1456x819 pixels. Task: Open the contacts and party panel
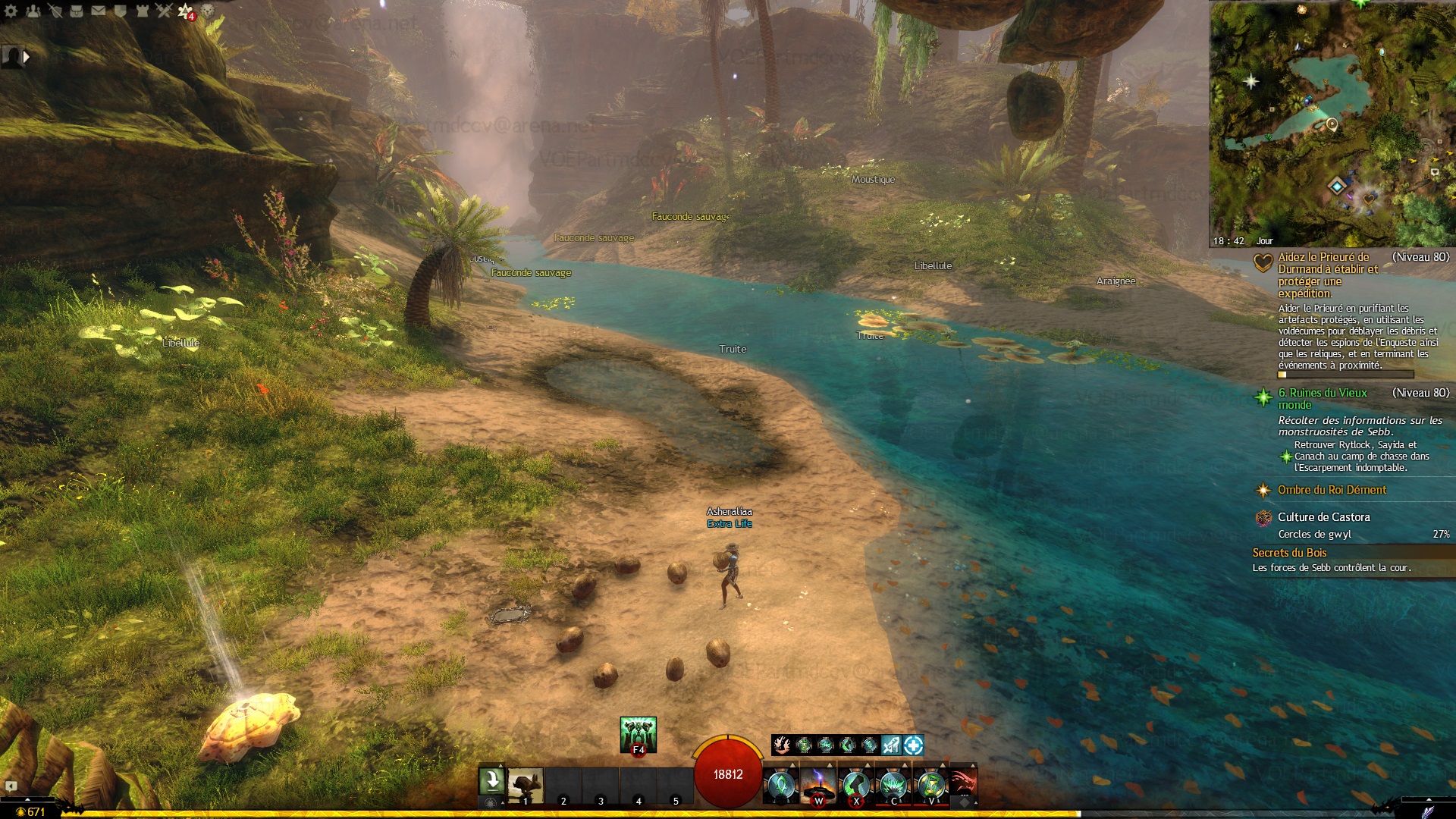(33, 11)
